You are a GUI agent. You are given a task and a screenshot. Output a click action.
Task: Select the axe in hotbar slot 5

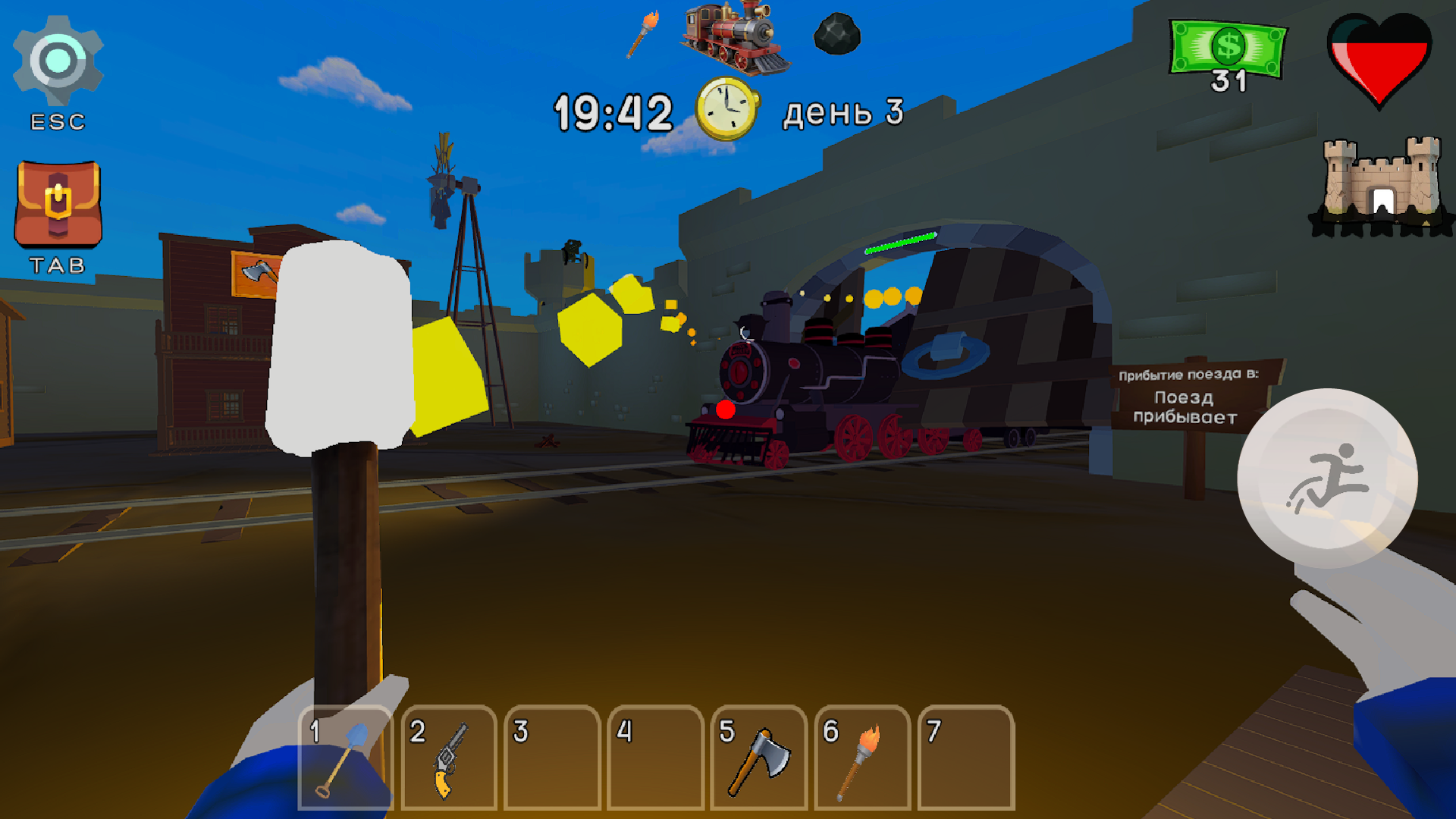point(759,758)
